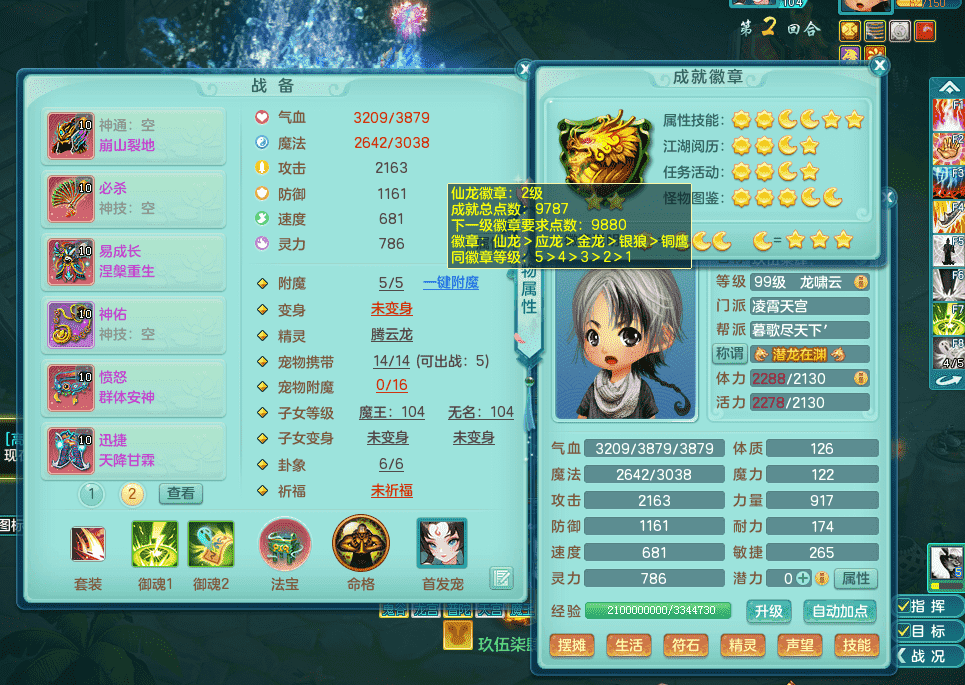965x685 pixels.
Task: Open the 技能 skills button
Action: [857, 645]
